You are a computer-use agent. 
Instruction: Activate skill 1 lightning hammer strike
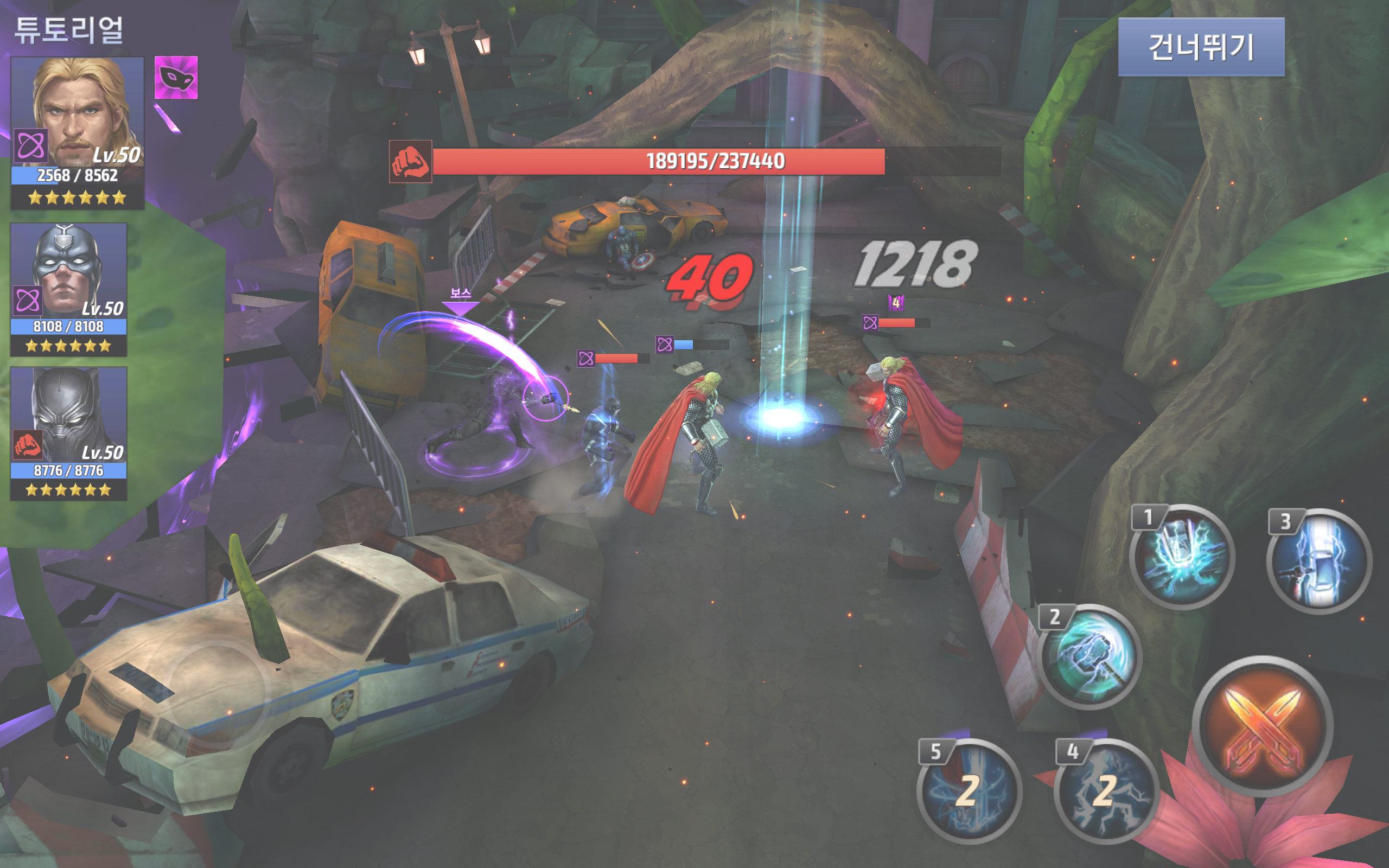[1181, 557]
